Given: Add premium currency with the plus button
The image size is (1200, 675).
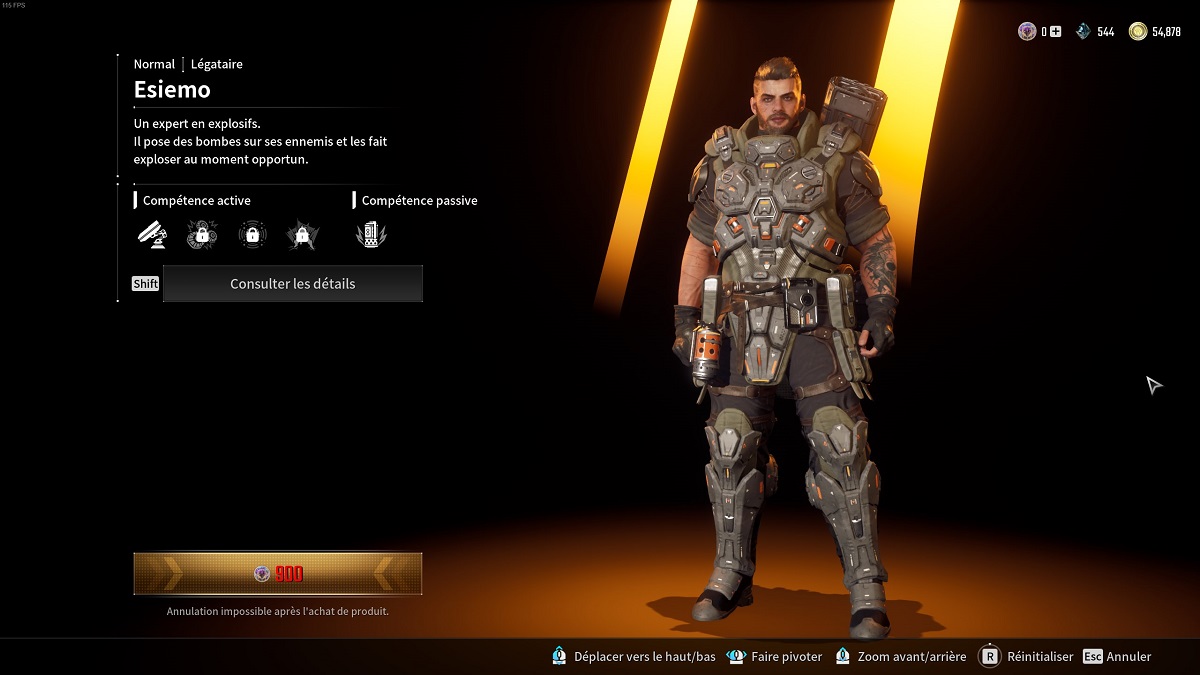Looking at the screenshot, I should [1055, 32].
